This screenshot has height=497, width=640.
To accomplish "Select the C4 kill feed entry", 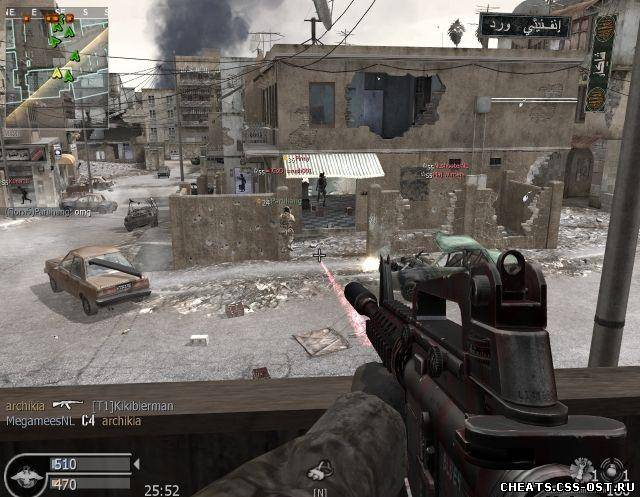I will tap(87, 421).
